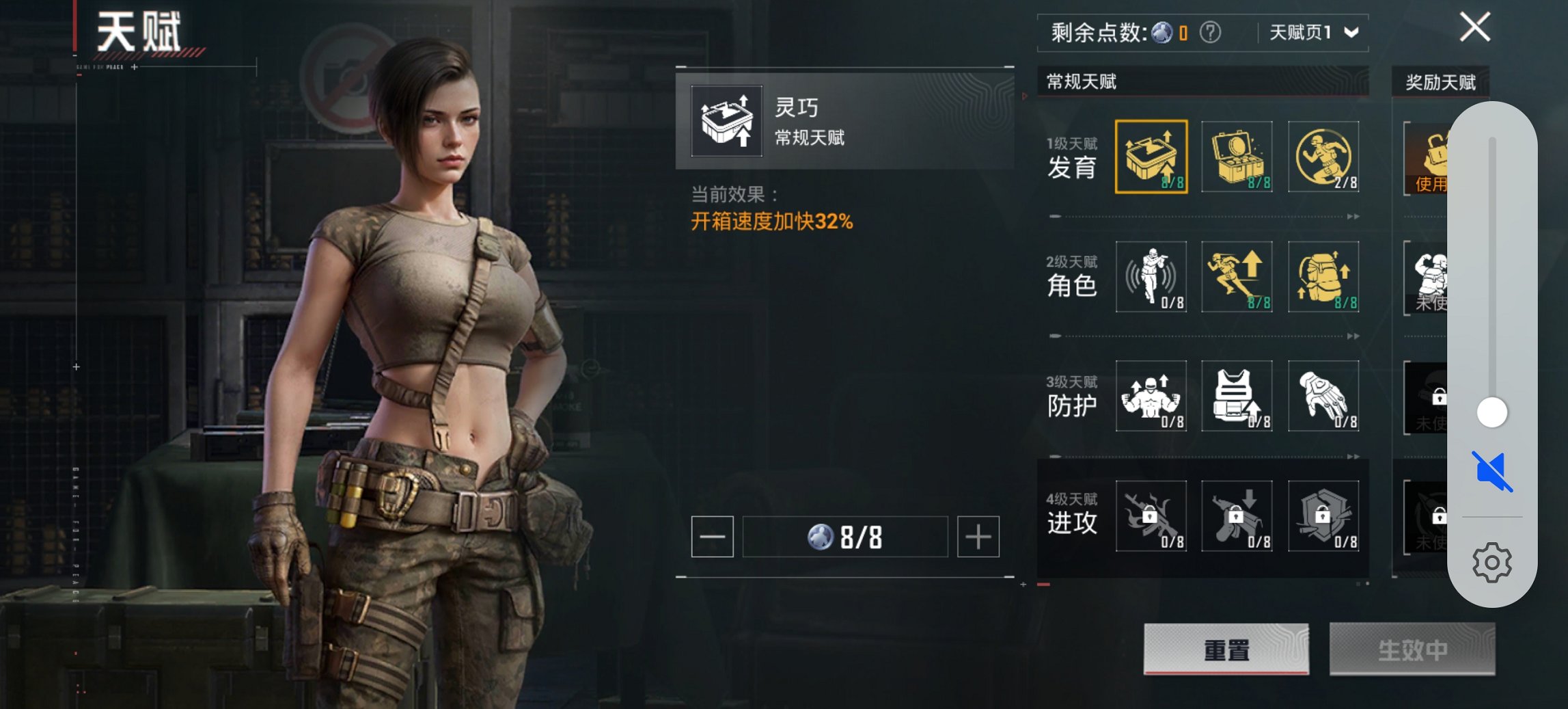Switch to the 奖励天赋 panel

pyautogui.click(x=1440, y=82)
